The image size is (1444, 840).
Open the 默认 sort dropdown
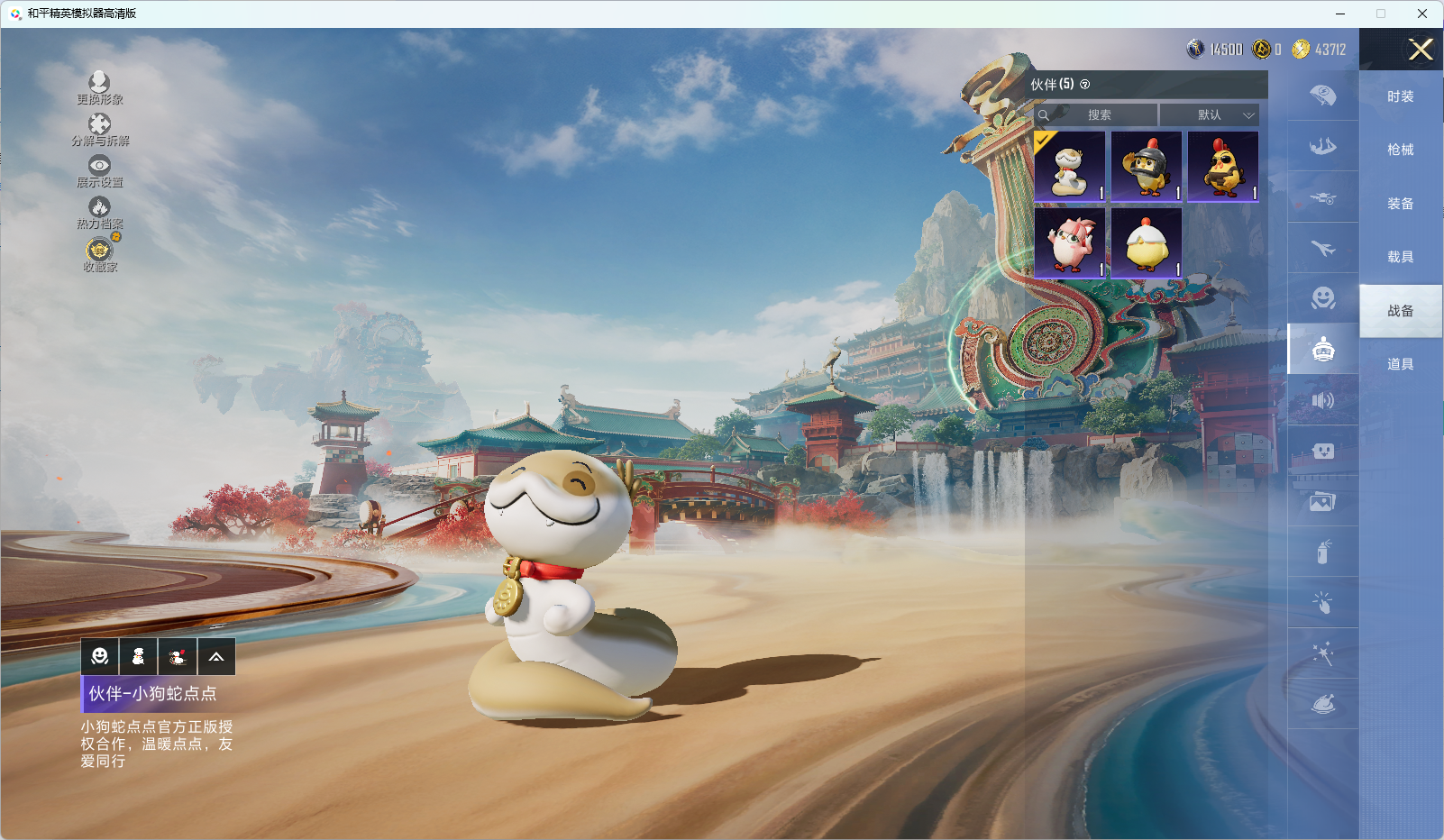[x=1209, y=115]
